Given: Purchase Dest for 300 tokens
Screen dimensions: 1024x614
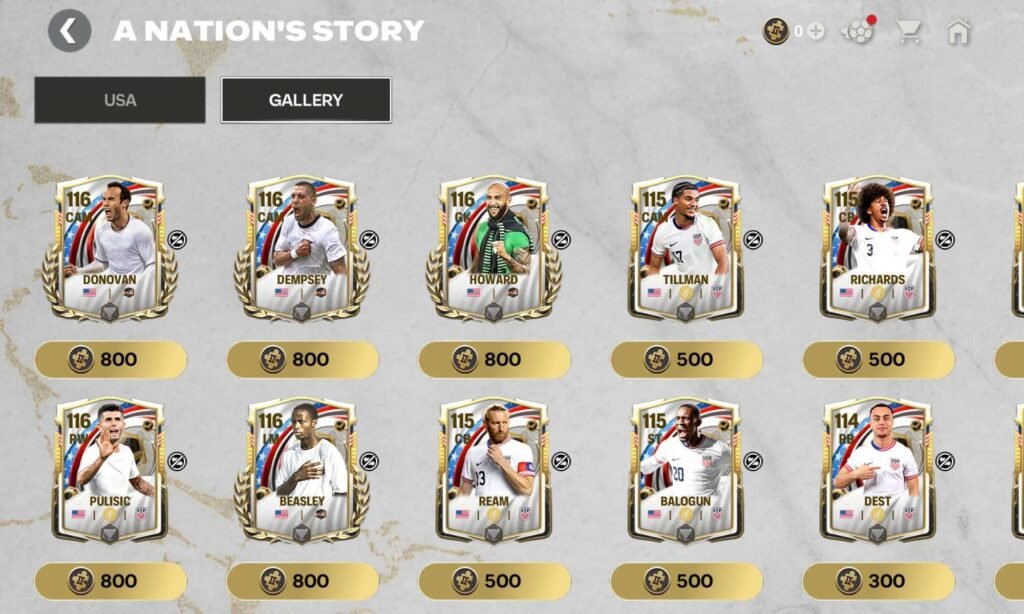Looking at the screenshot, I should pos(879,581).
